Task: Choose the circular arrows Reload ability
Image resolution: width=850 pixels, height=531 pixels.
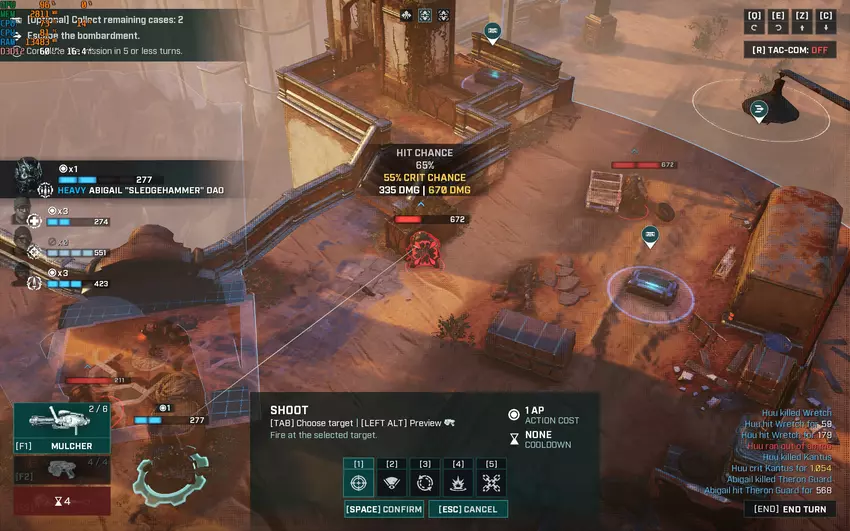Action: 425,483
